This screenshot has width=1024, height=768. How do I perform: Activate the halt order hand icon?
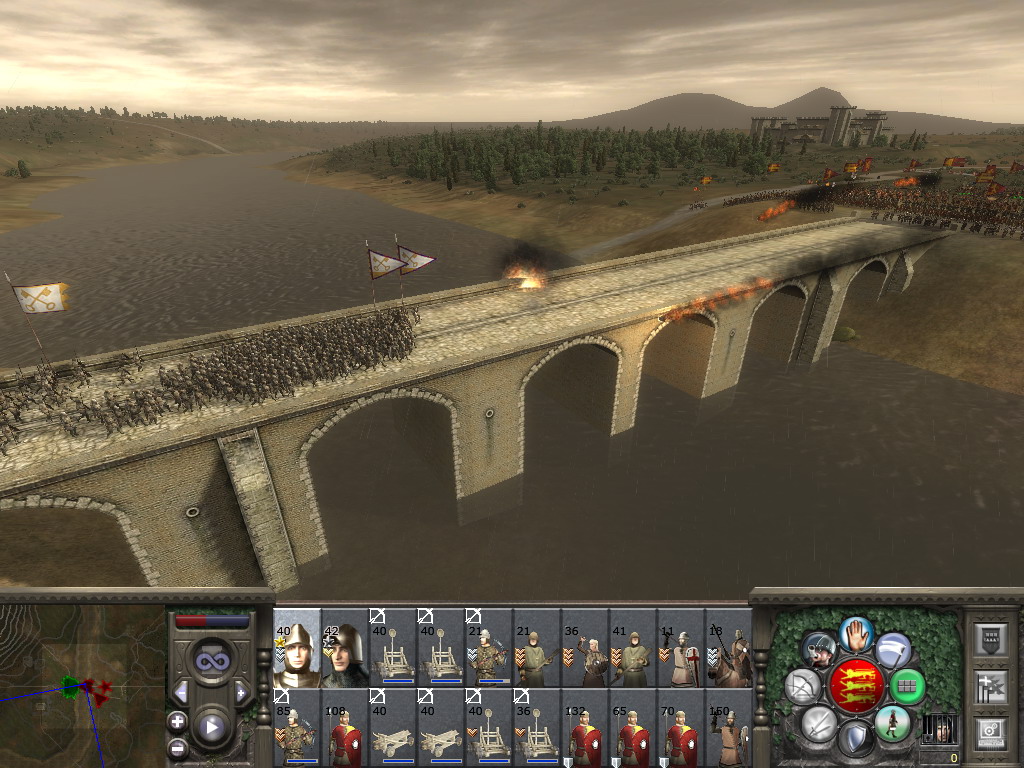(x=854, y=633)
